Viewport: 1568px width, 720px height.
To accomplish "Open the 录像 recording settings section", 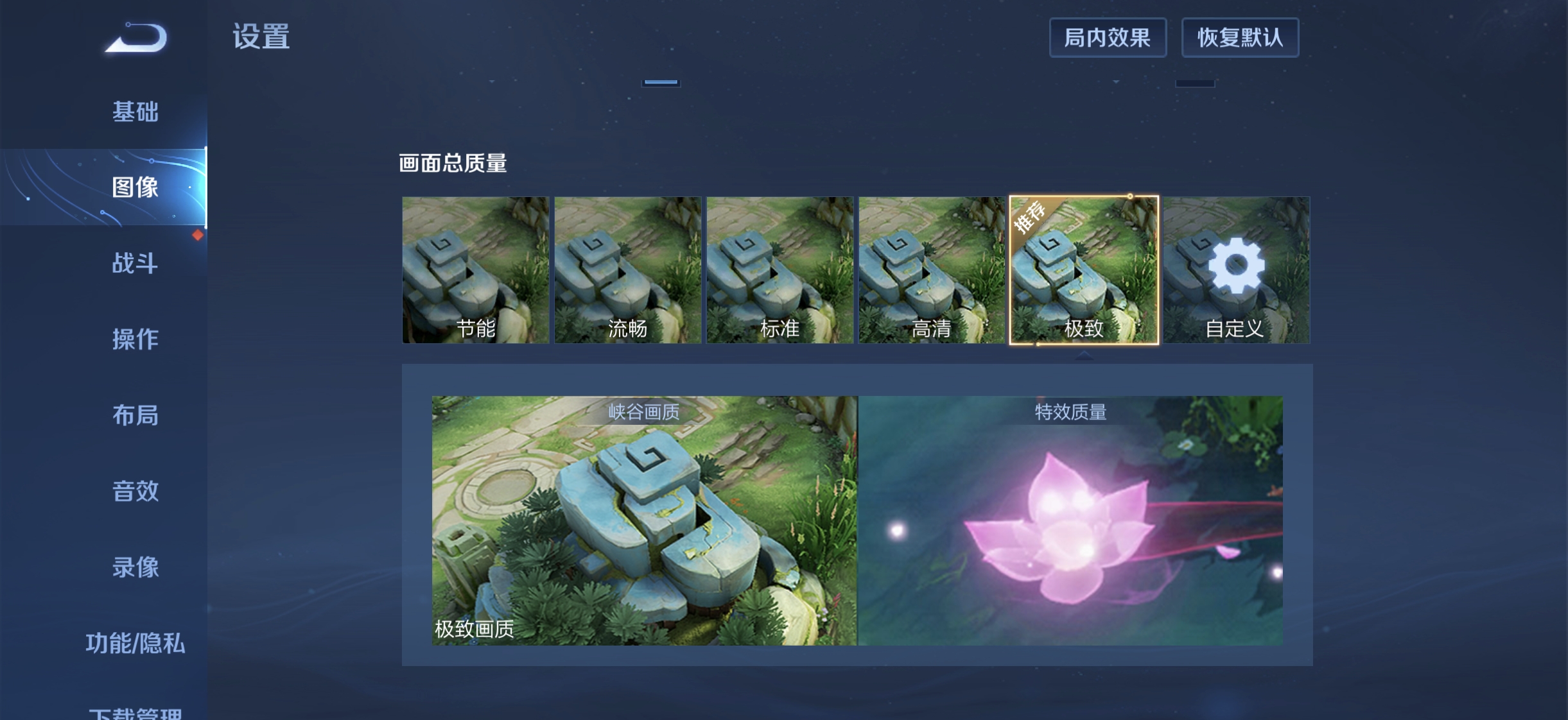I will [135, 568].
